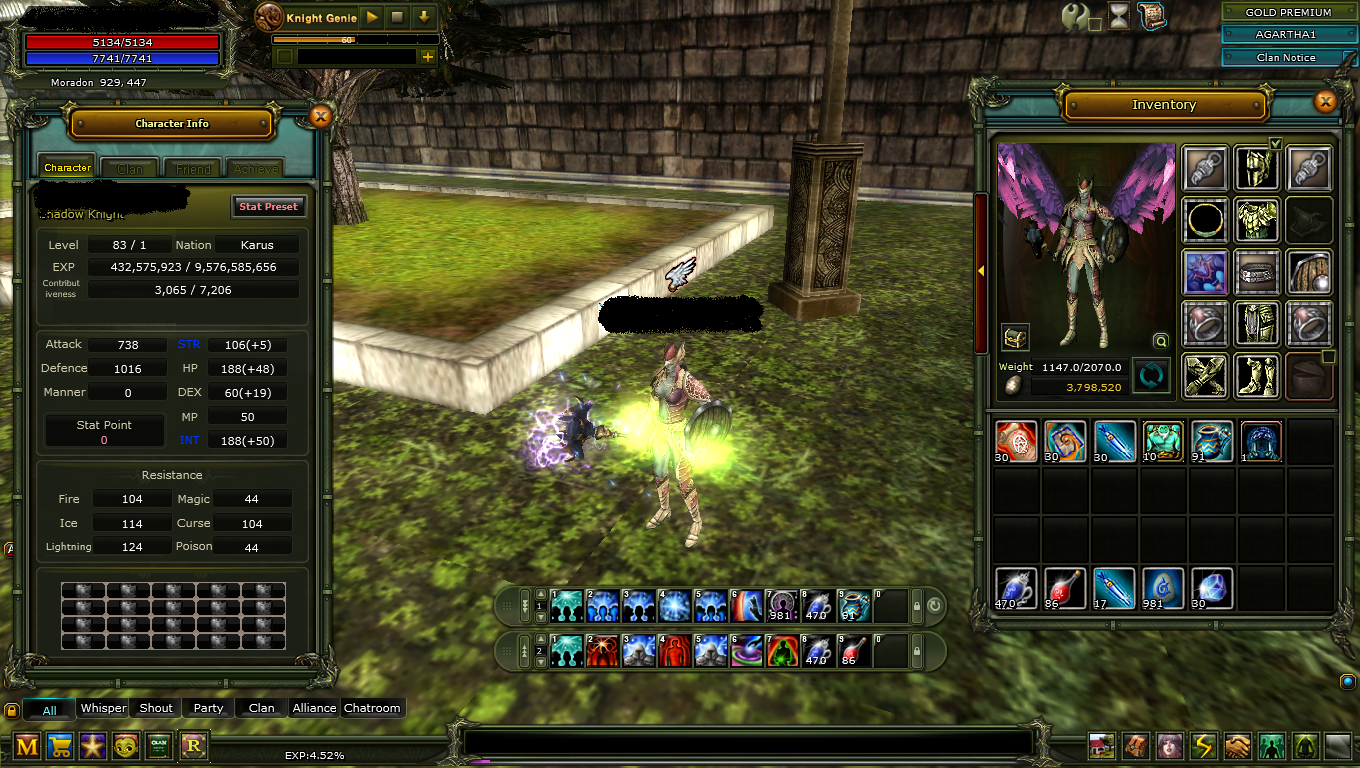
Task: Toggle the lower skill bar padlock
Action: click(x=916, y=651)
